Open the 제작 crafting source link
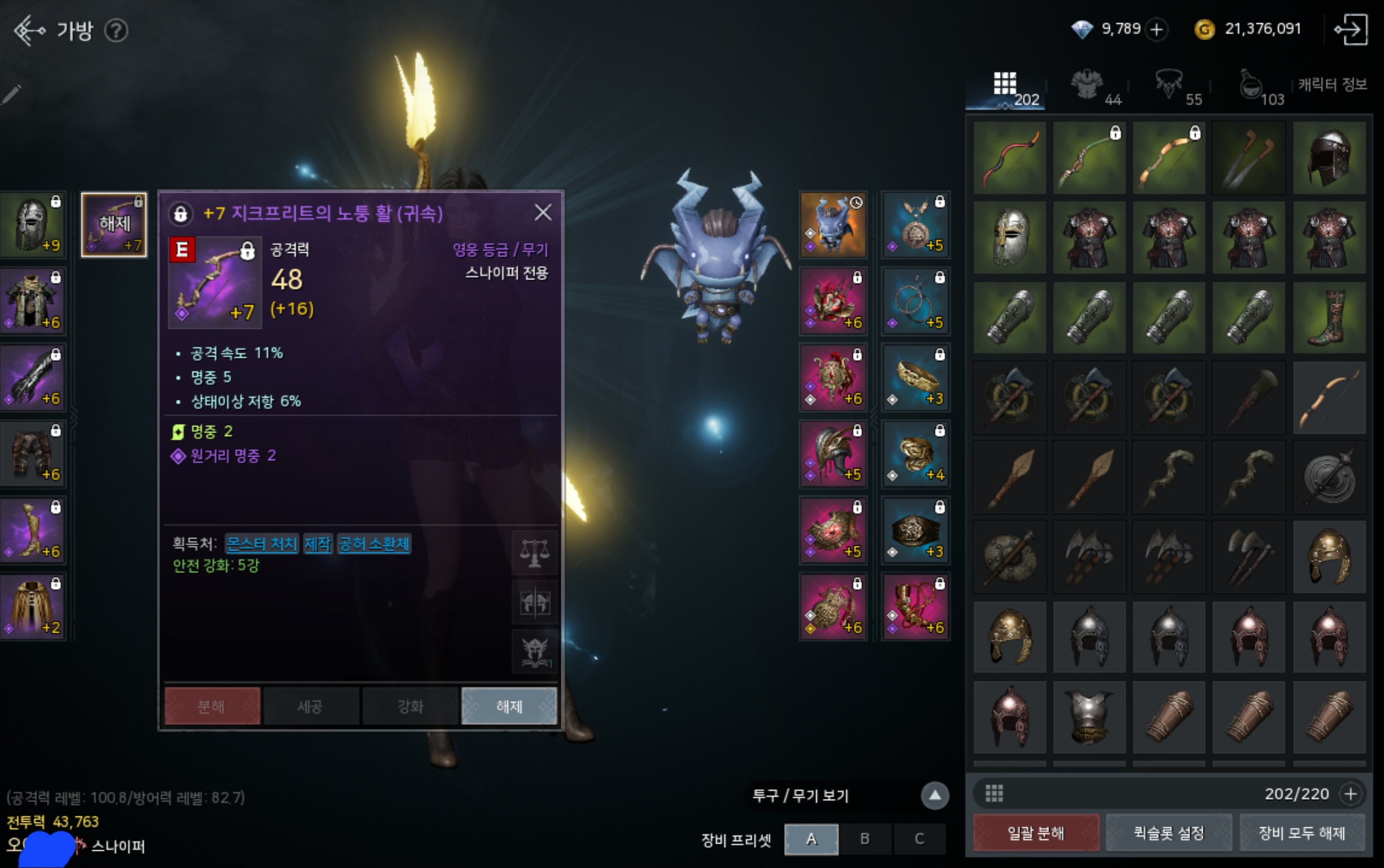The image size is (1384, 868). click(x=318, y=544)
